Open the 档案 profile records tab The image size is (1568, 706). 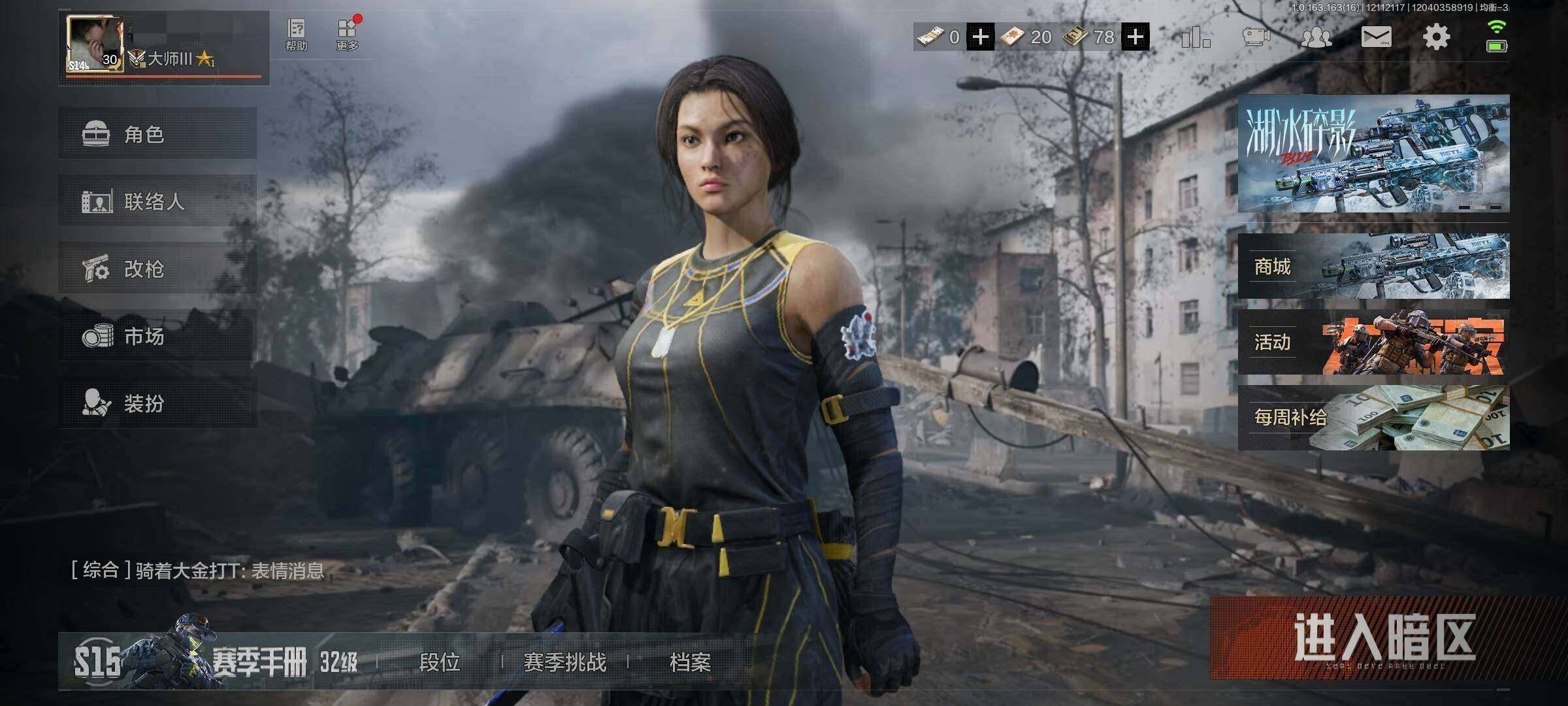tap(690, 662)
